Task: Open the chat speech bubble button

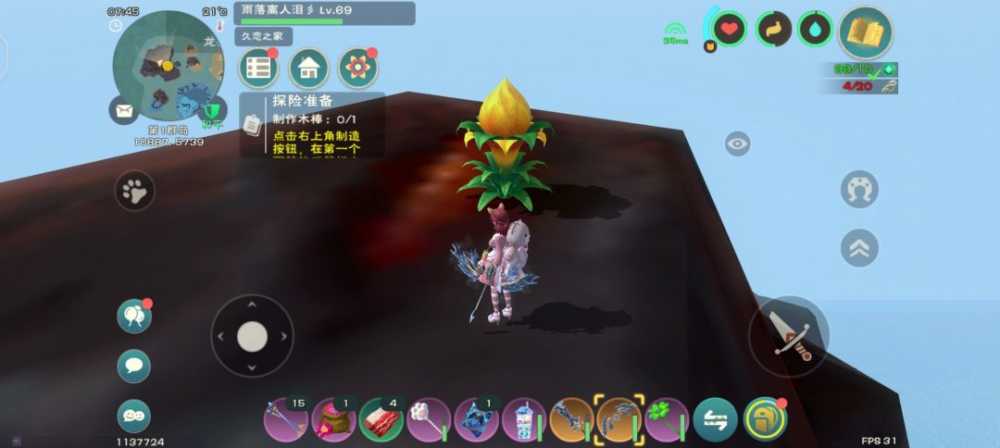Action: click(134, 366)
